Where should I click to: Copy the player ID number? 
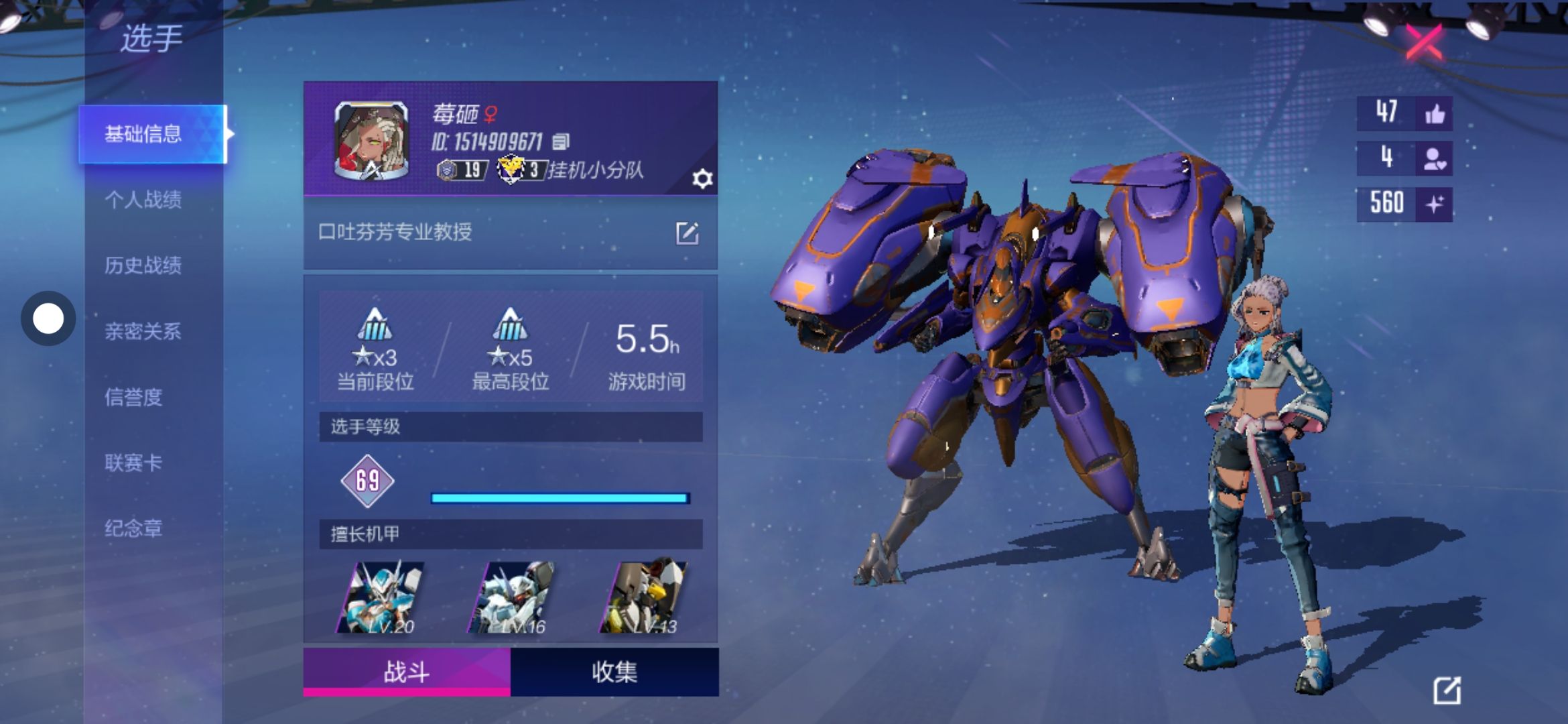pos(561,141)
